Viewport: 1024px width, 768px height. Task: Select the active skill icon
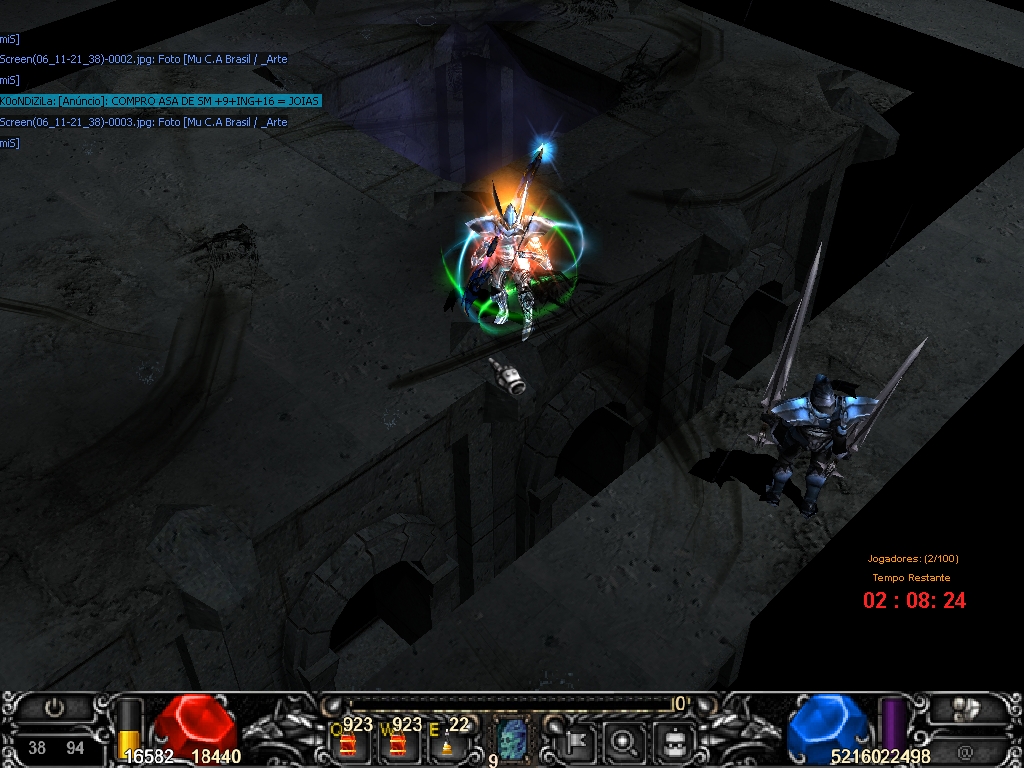tap(511, 741)
